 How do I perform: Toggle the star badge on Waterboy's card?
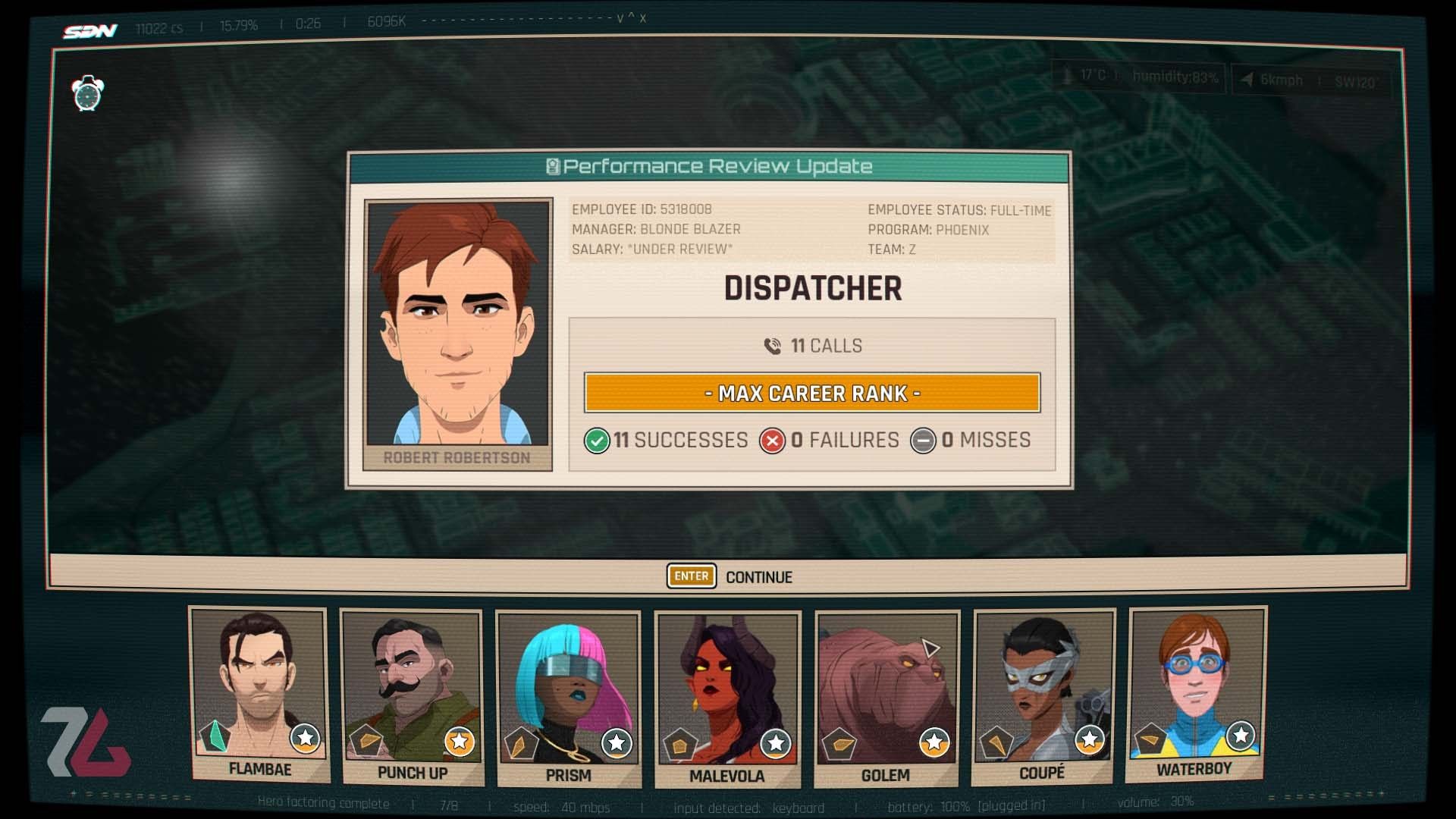click(1241, 734)
